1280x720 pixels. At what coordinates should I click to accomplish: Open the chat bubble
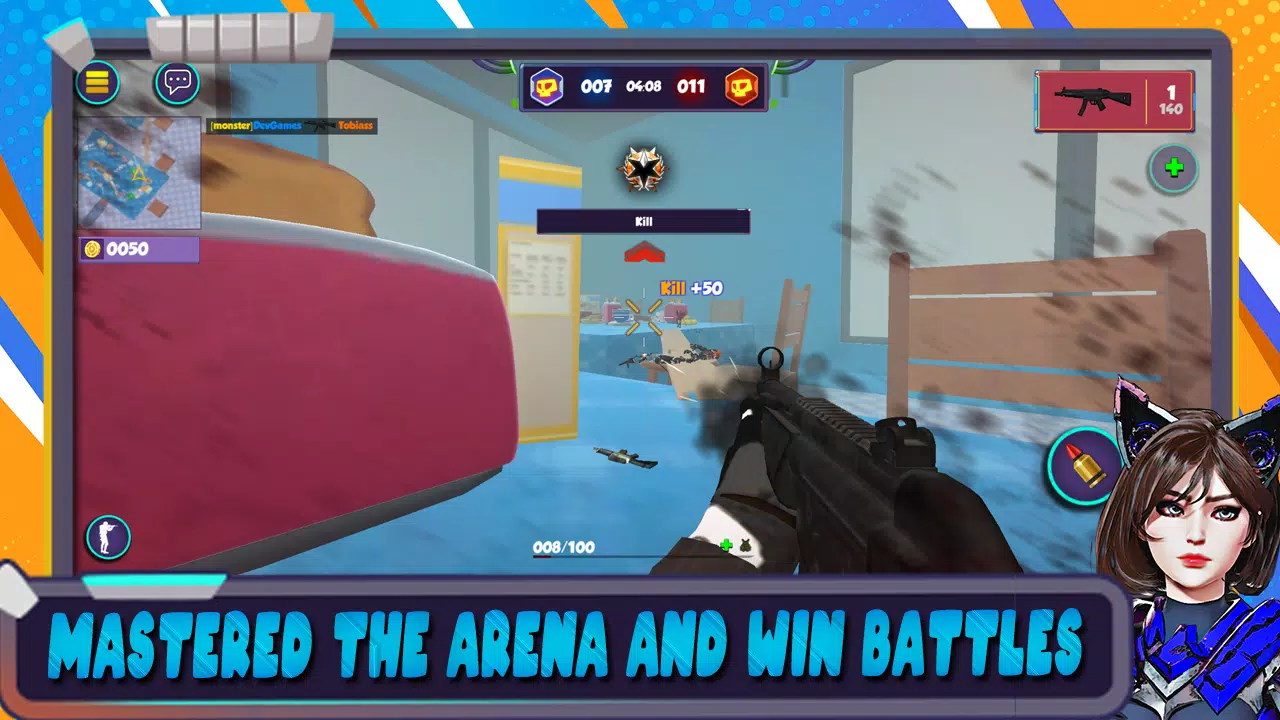176,84
